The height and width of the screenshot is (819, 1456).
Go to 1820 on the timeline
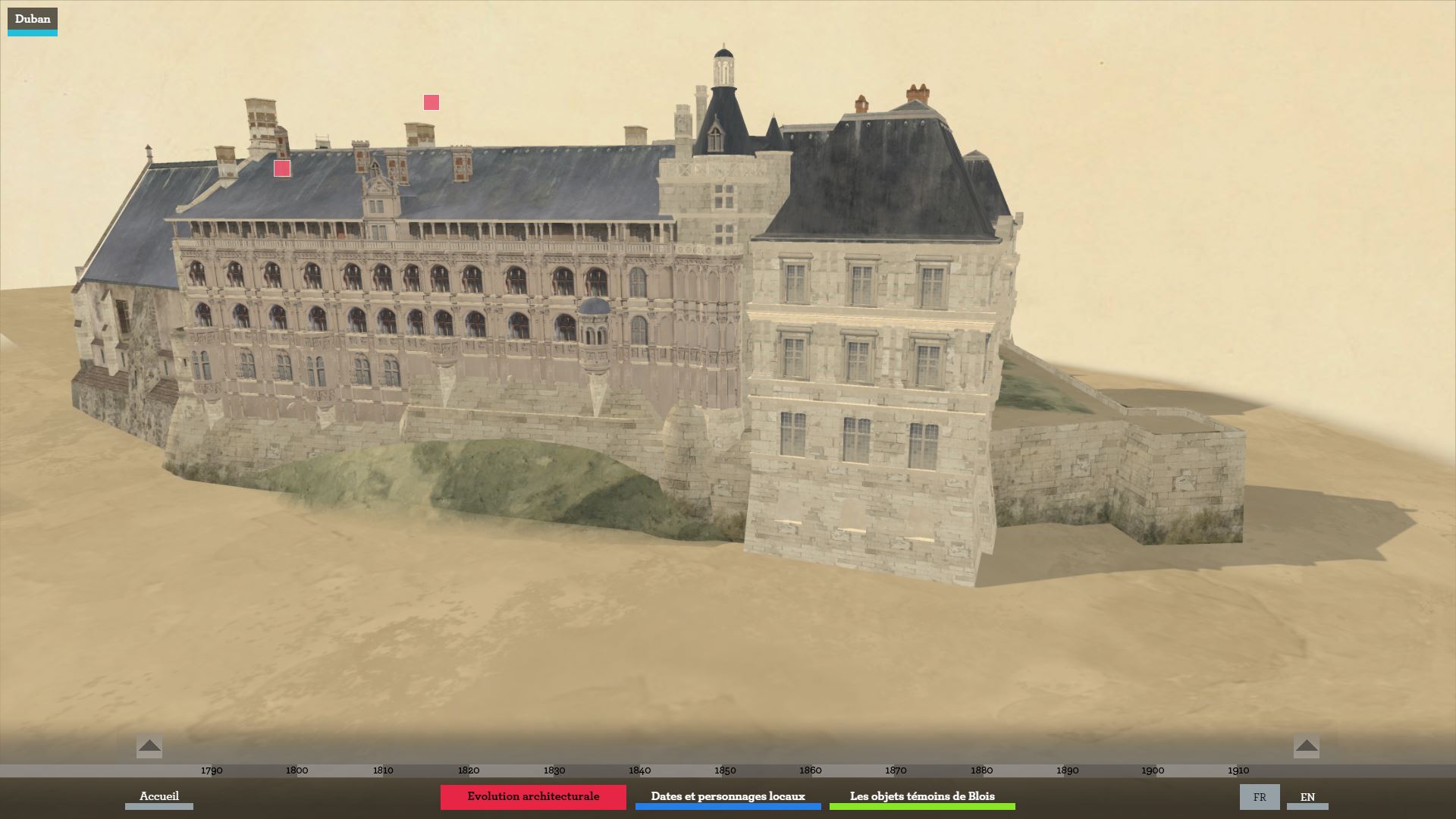pyautogui.click(x=469, y=770)
